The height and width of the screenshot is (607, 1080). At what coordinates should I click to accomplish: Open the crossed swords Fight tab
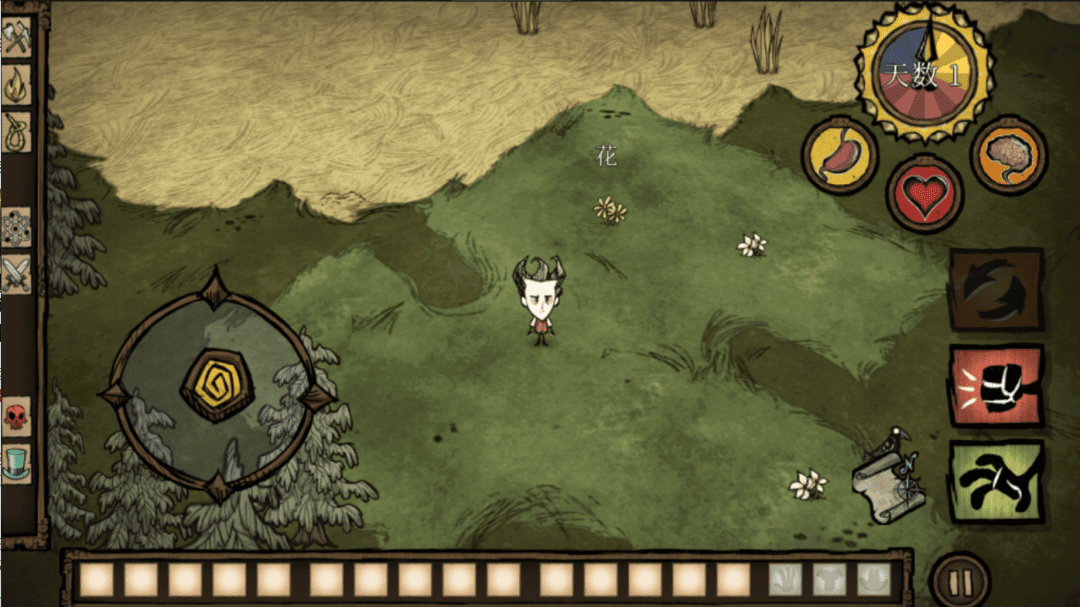click(17, 273)
